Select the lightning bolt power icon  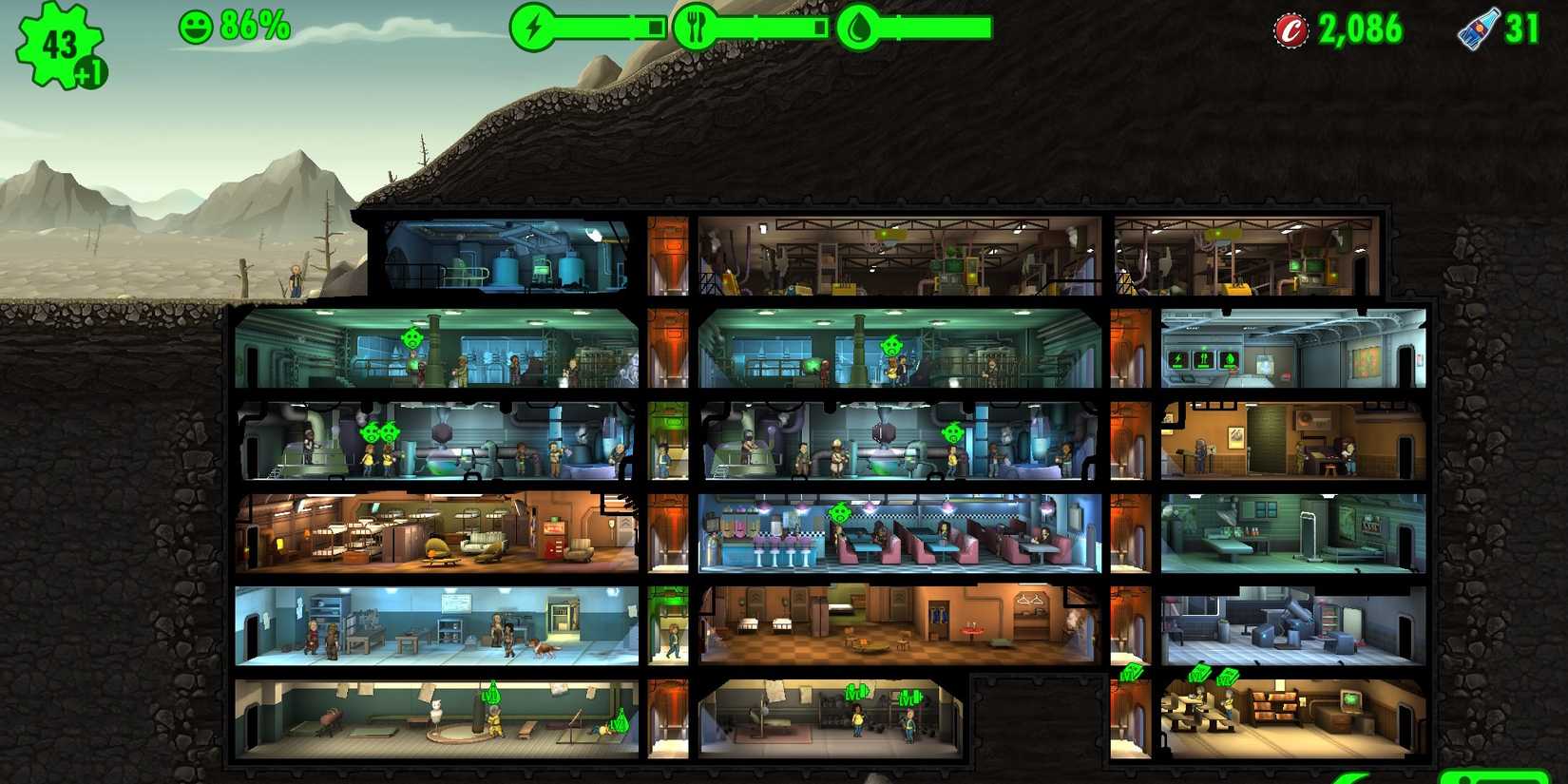[534, 27]
